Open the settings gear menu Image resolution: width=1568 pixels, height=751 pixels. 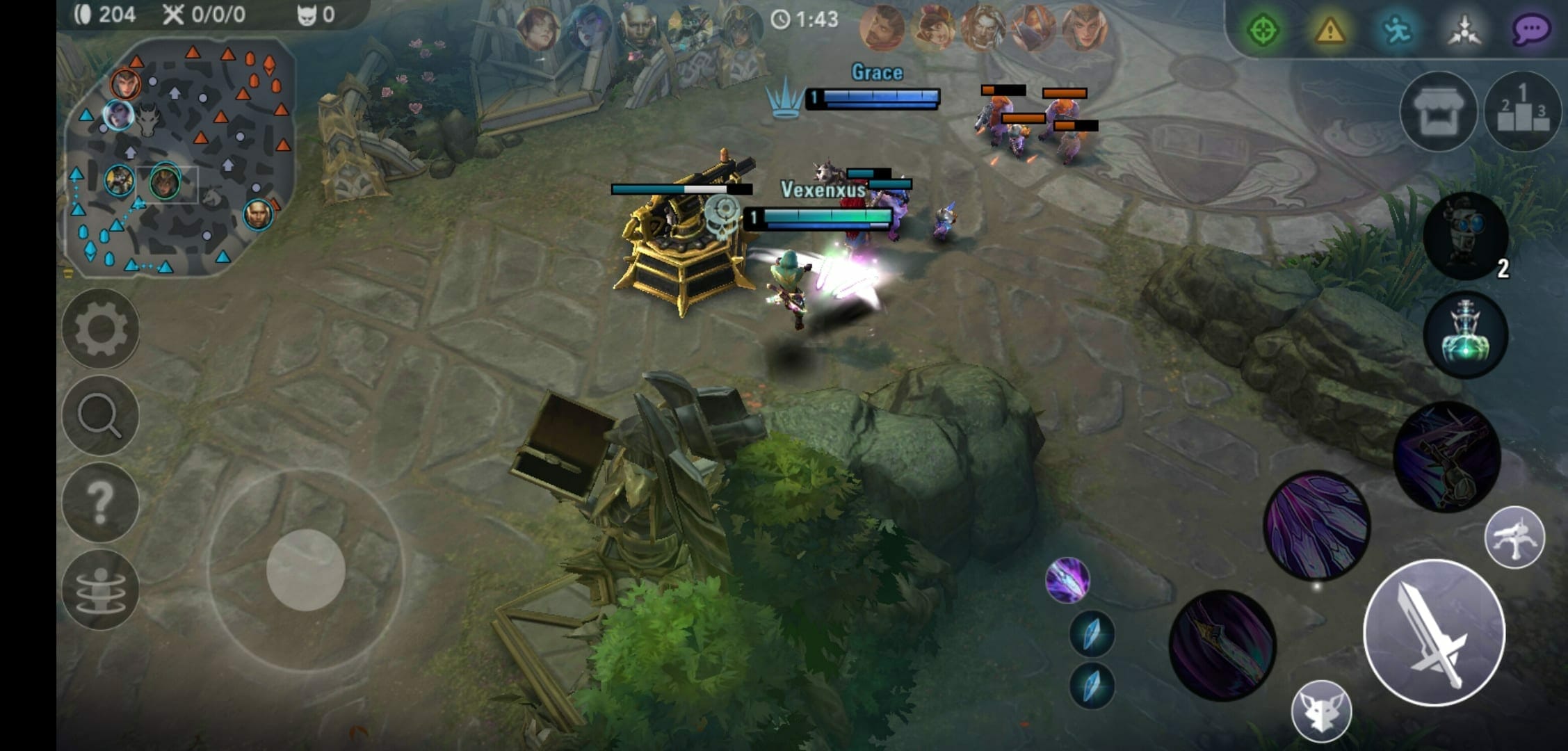coord(101,328)
